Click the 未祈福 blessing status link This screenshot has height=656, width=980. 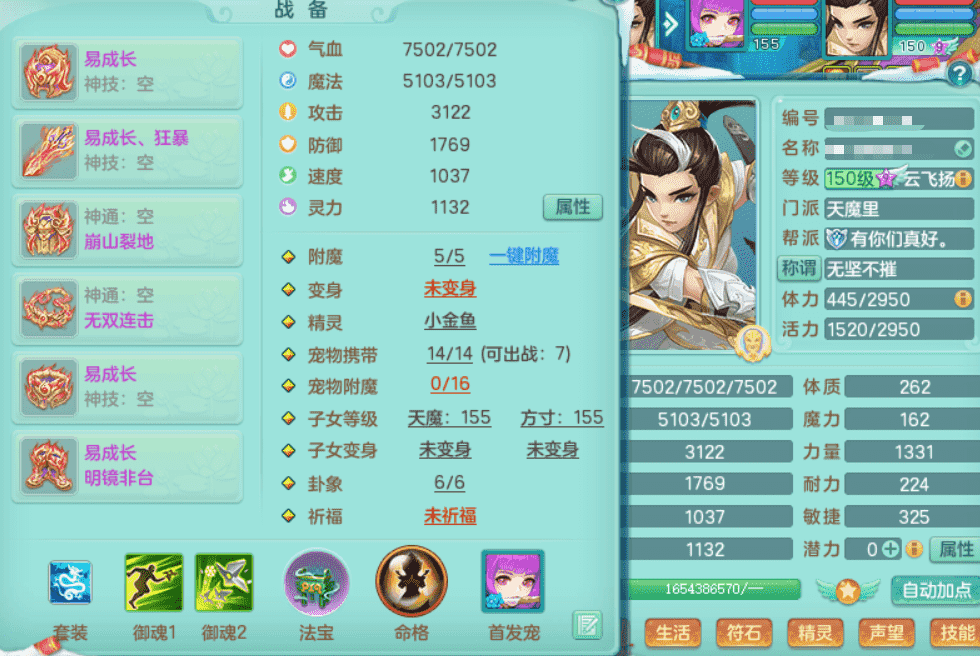(450, 516)
